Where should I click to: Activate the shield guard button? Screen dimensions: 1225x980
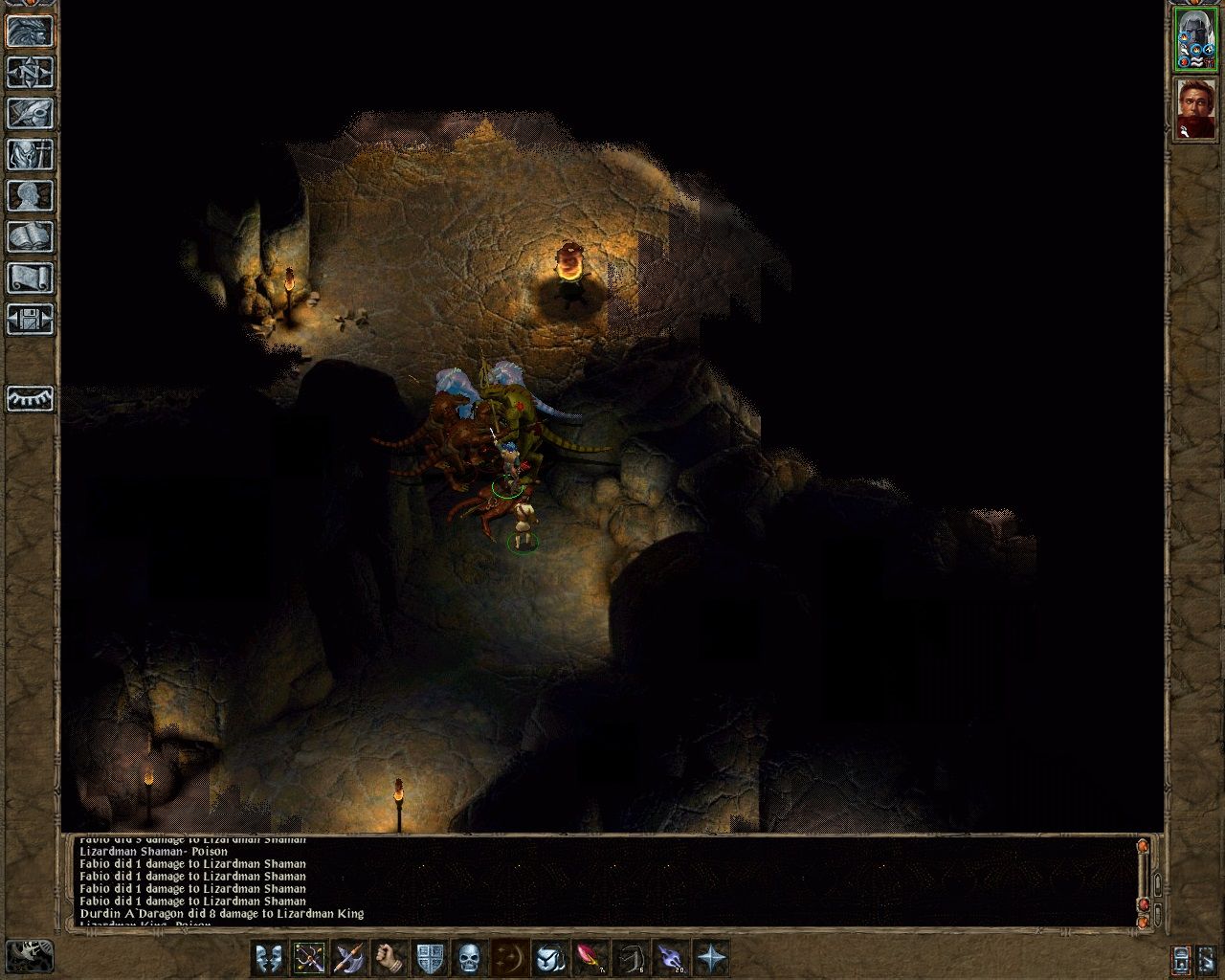click(x=430, y=958)
